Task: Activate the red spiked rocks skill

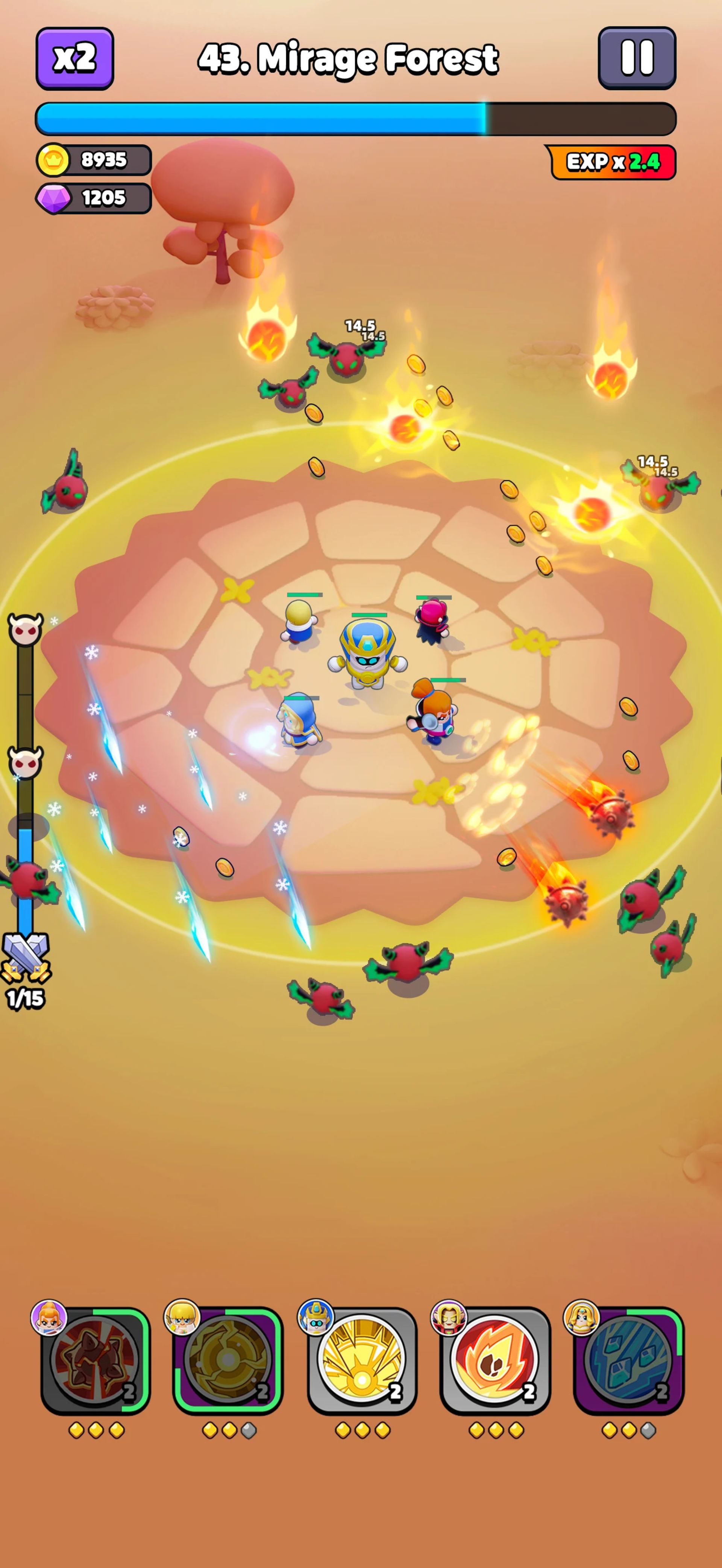Action: point(95,1360)
